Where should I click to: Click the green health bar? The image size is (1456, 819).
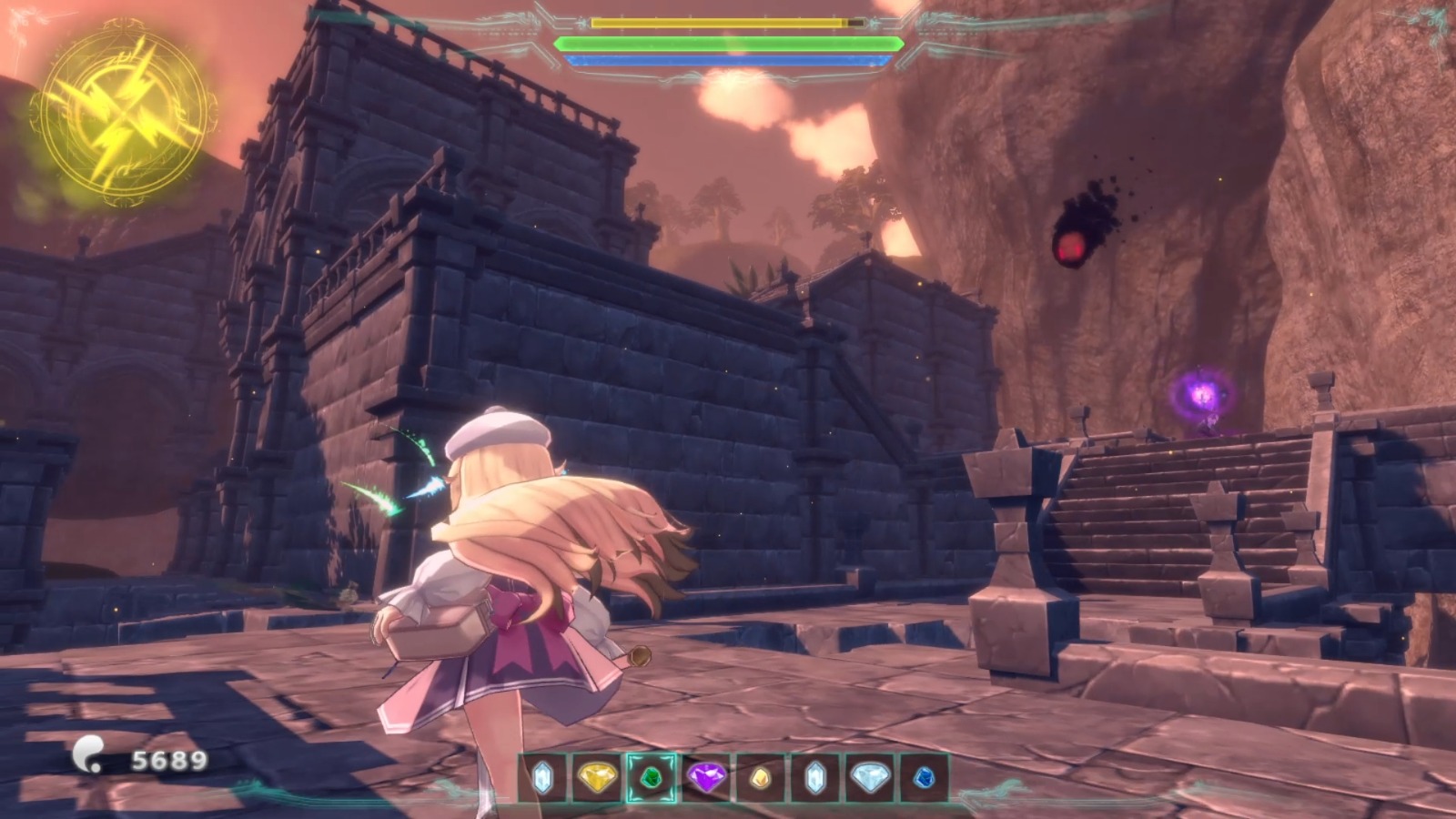click(728, 43)
